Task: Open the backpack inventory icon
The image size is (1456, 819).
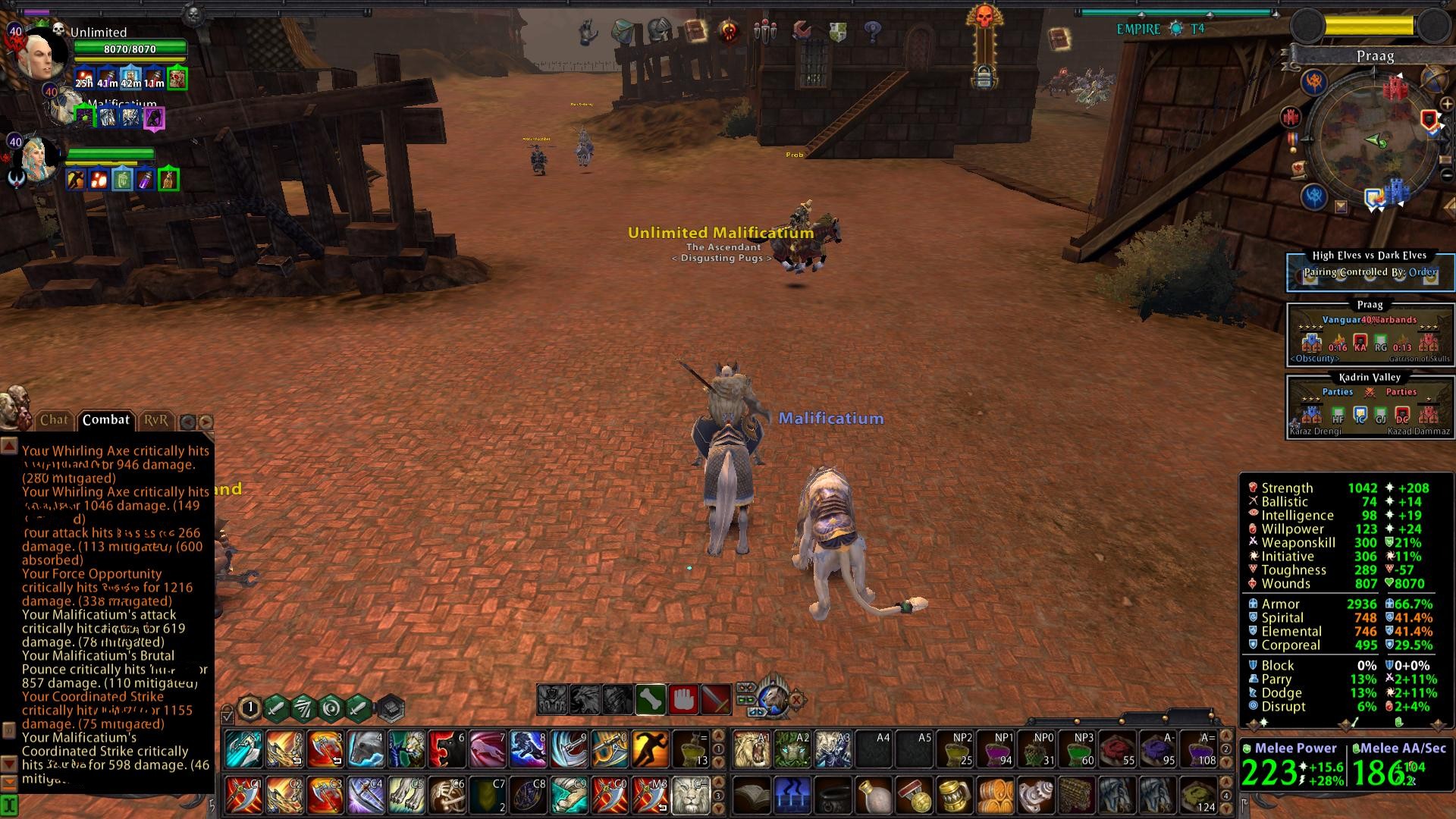Action: coord(622,31)
